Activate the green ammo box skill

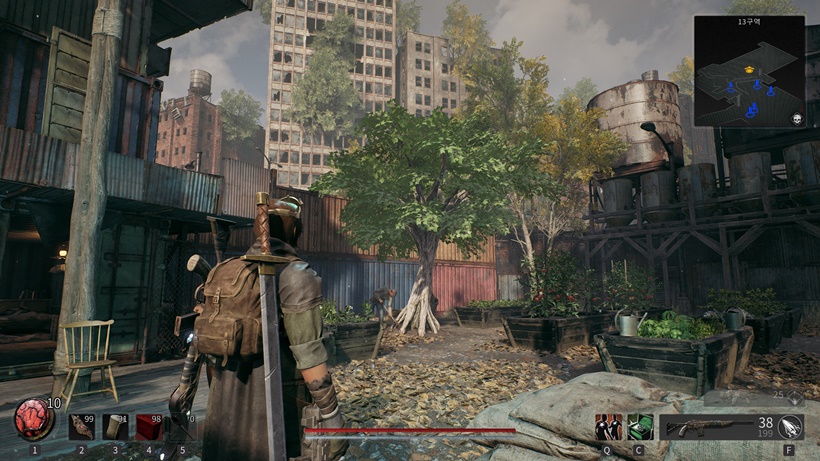(640, 427)
